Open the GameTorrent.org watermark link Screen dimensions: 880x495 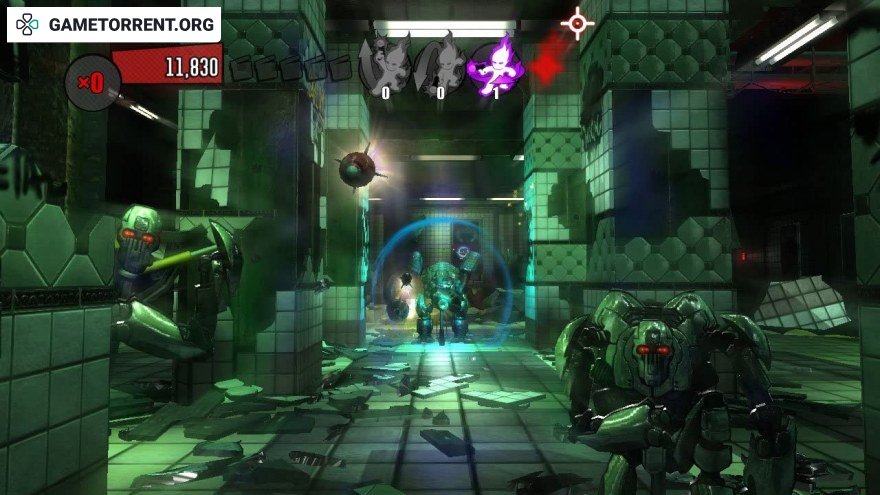point(113,24)
